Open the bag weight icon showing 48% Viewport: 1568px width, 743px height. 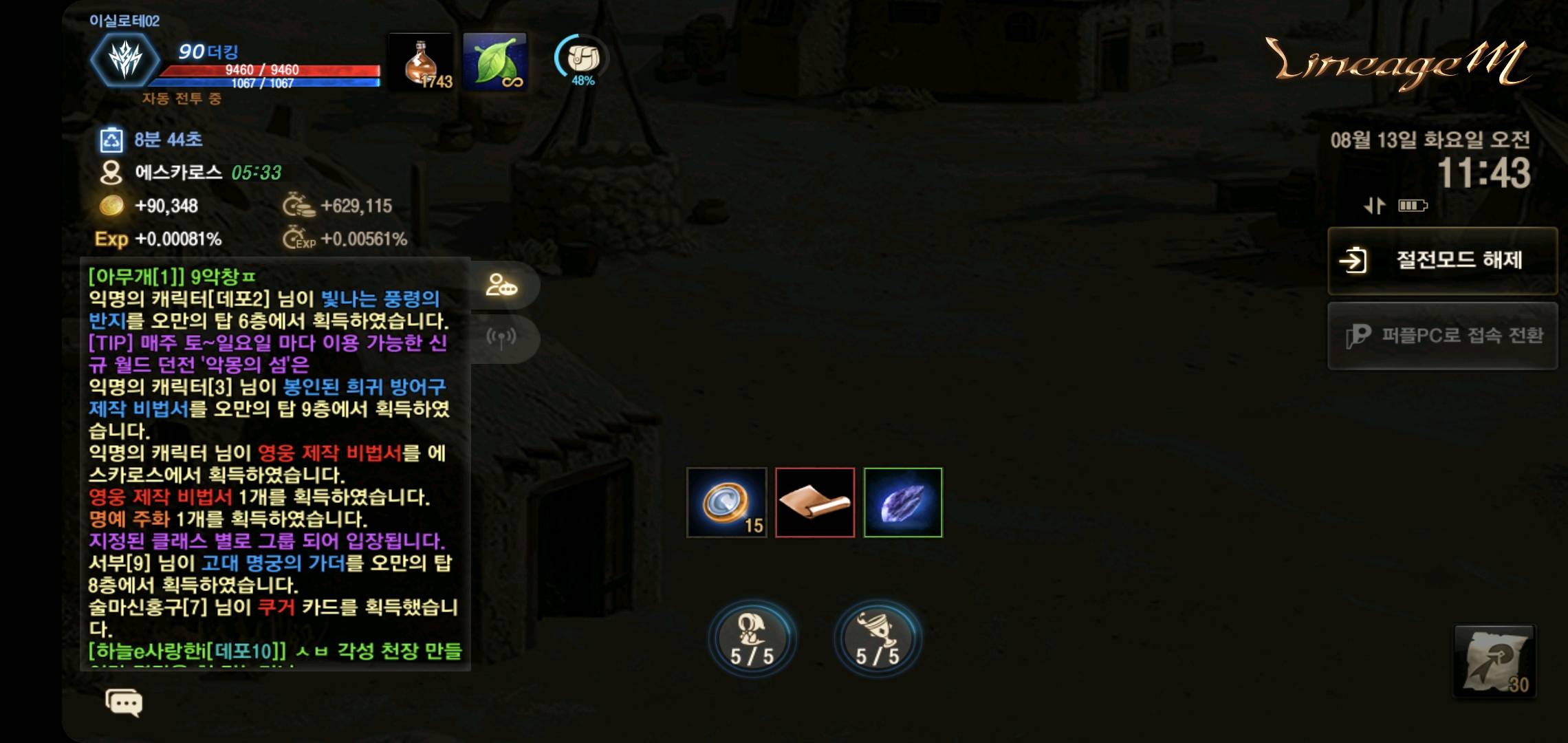tap(582, 61)
